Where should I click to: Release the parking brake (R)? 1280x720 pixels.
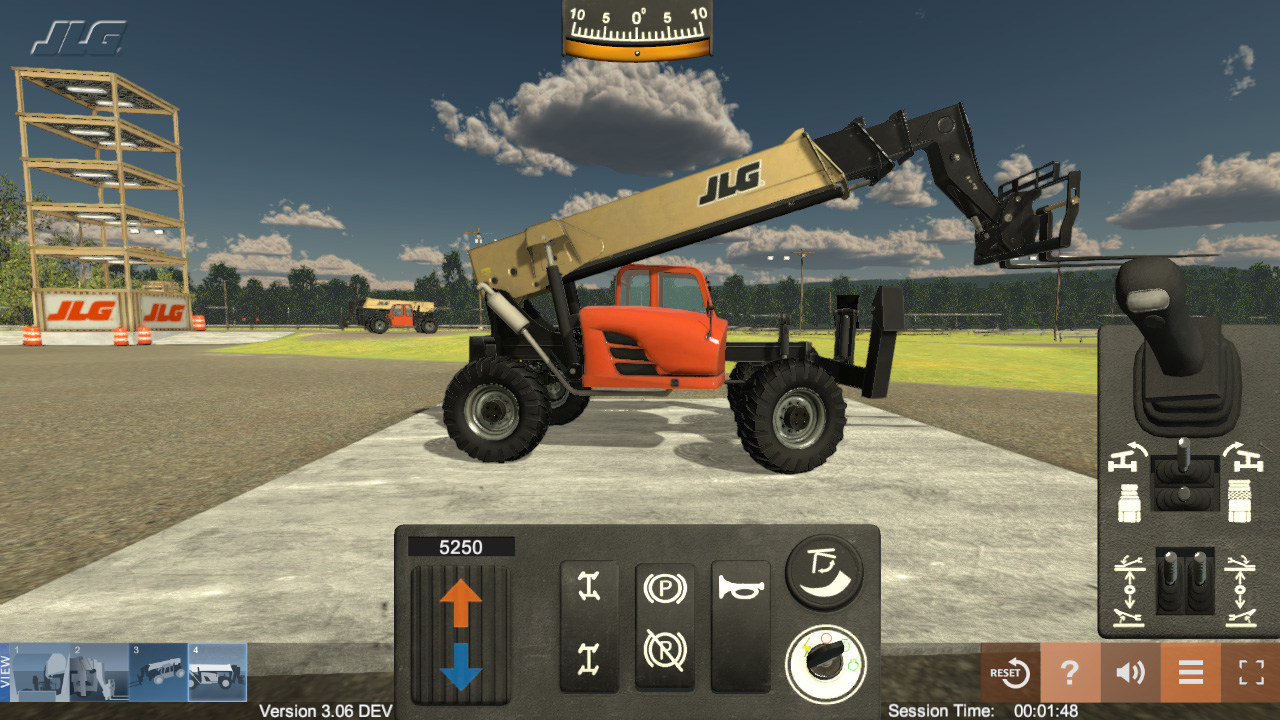coord(665,650)
